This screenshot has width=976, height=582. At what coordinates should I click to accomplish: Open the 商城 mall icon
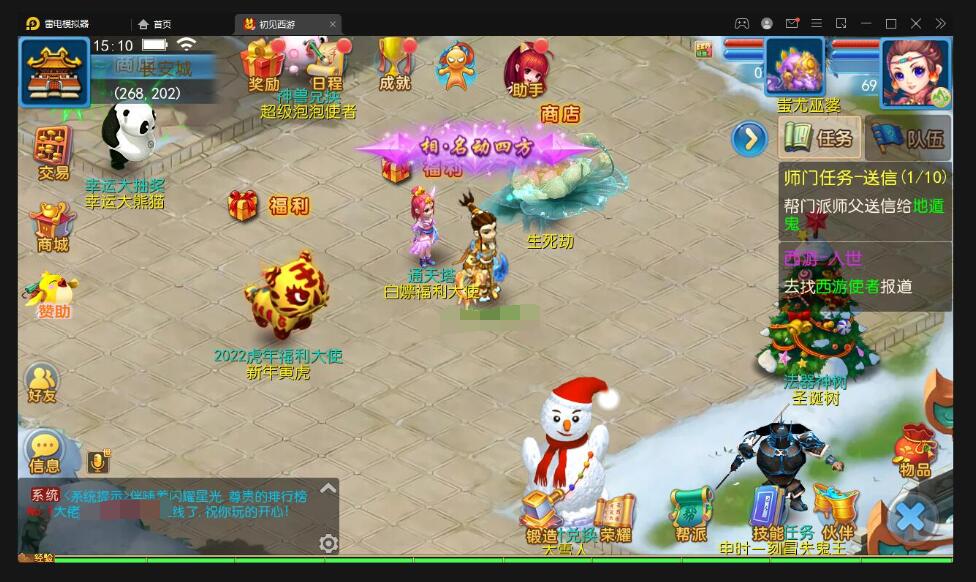(52, 226)
